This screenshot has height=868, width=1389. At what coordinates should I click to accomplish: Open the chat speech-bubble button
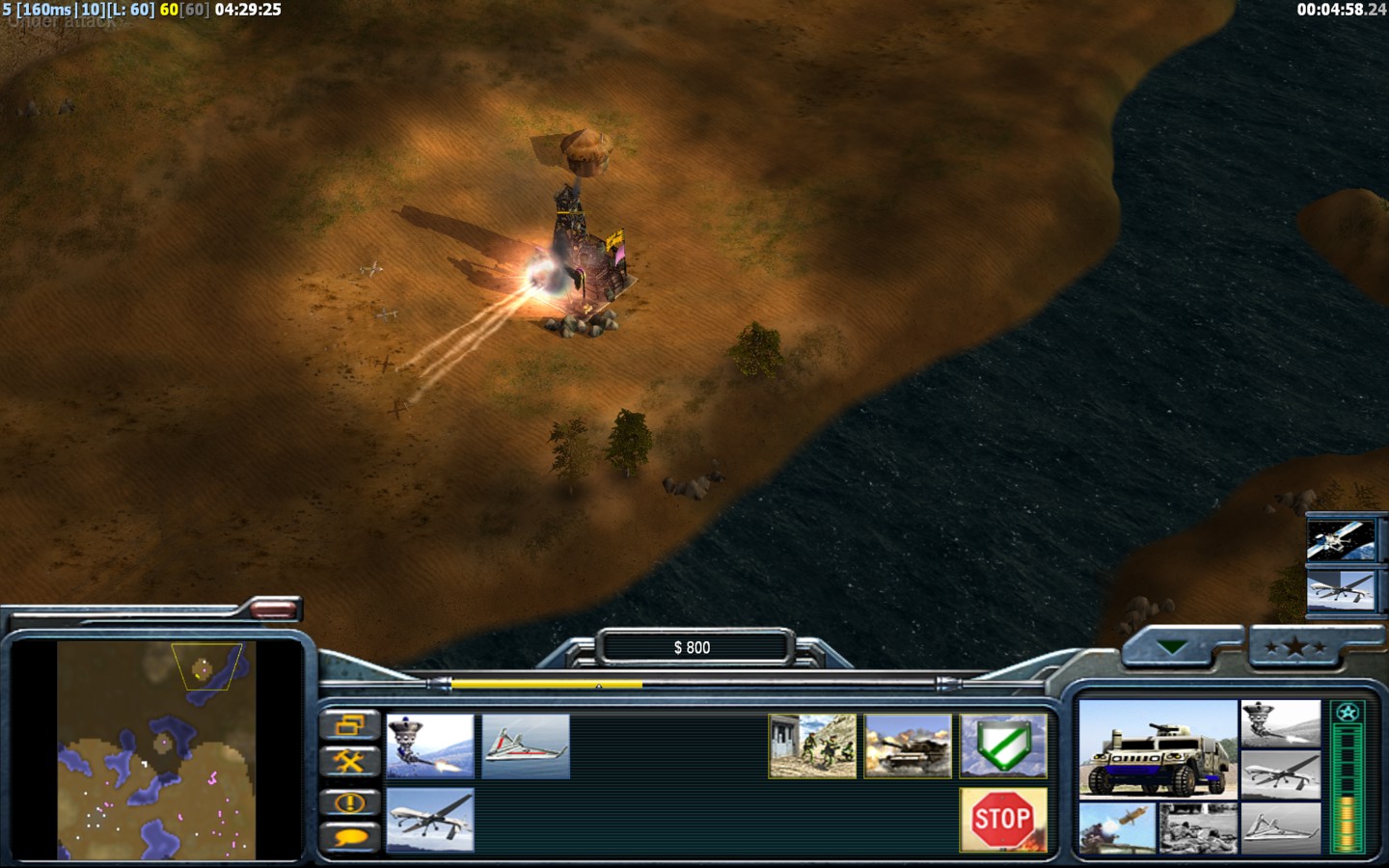pyautogui.click(x=349, y=837)
